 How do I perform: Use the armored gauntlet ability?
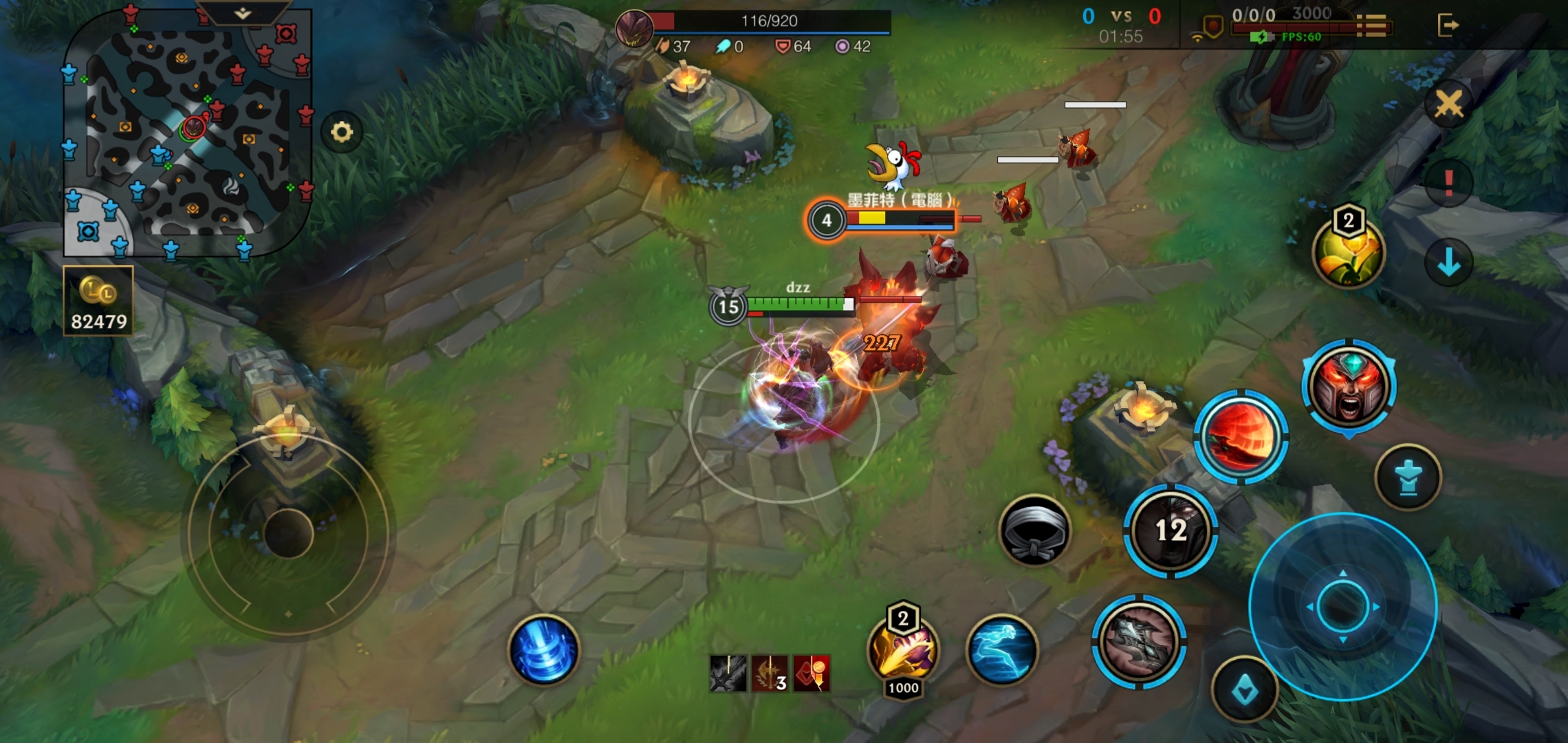(x=1138, y=642)
